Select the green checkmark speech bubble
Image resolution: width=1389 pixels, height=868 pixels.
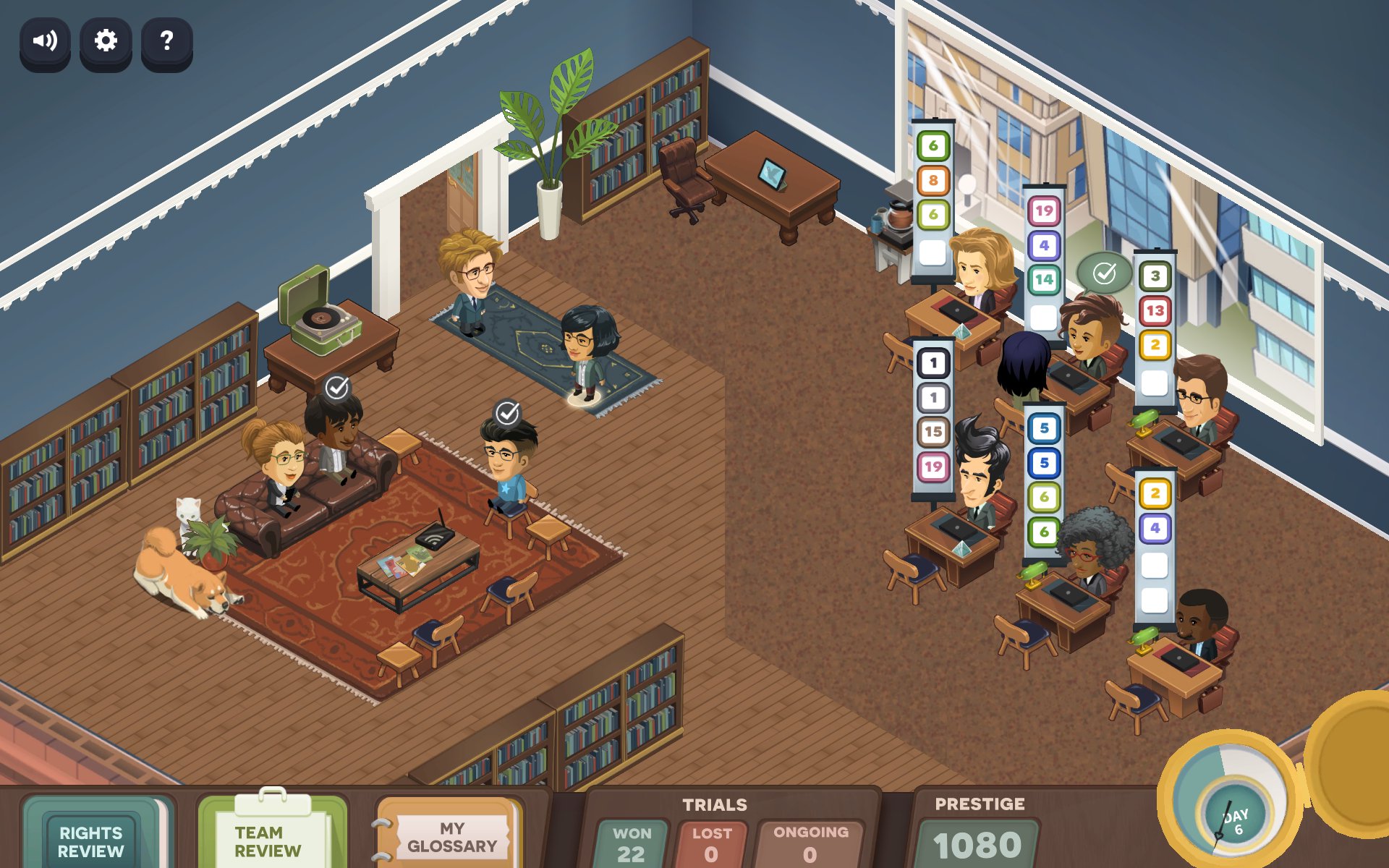point(1104,273)
